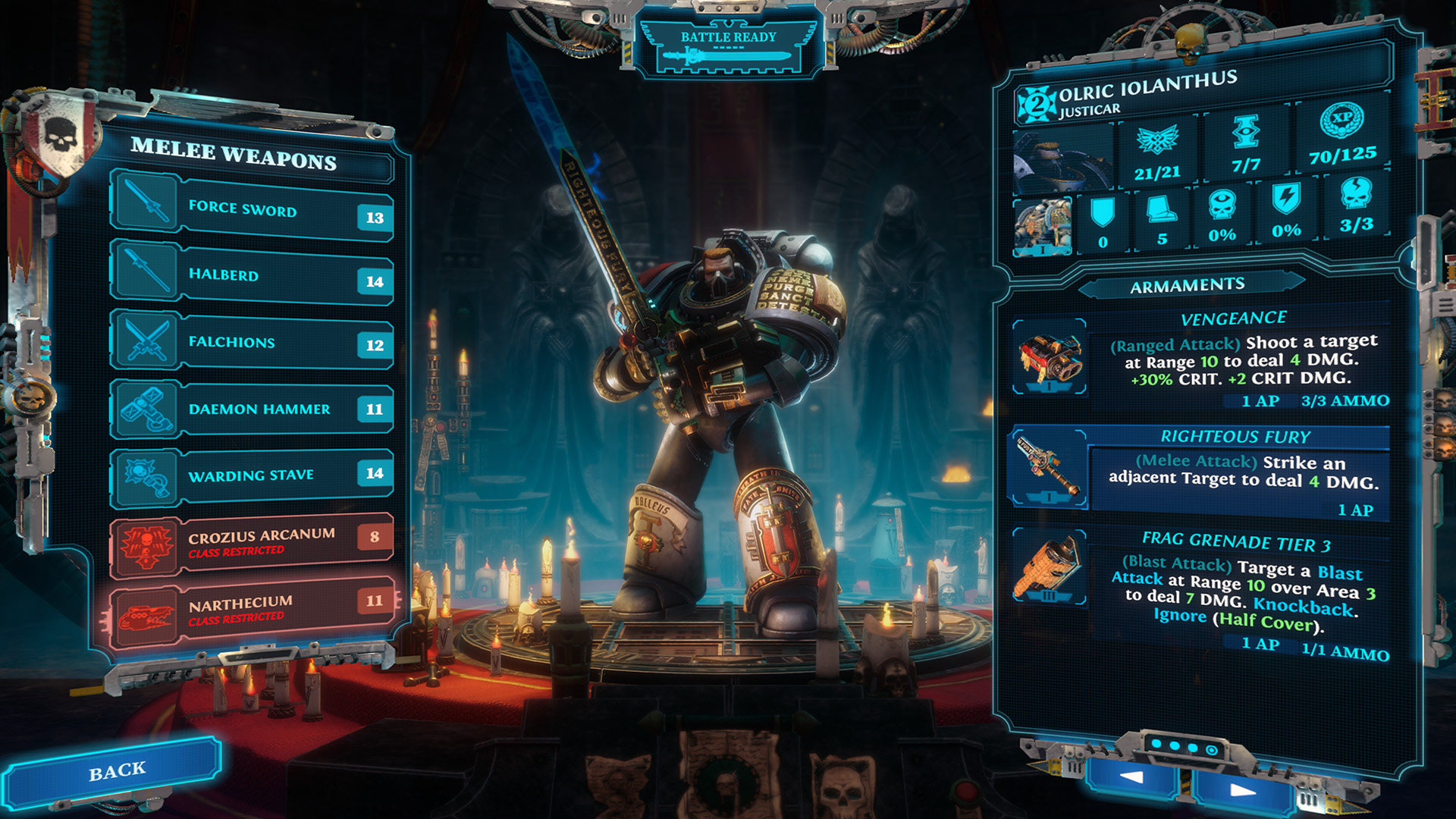Click the BATTLE READY banner

(726, 45)
